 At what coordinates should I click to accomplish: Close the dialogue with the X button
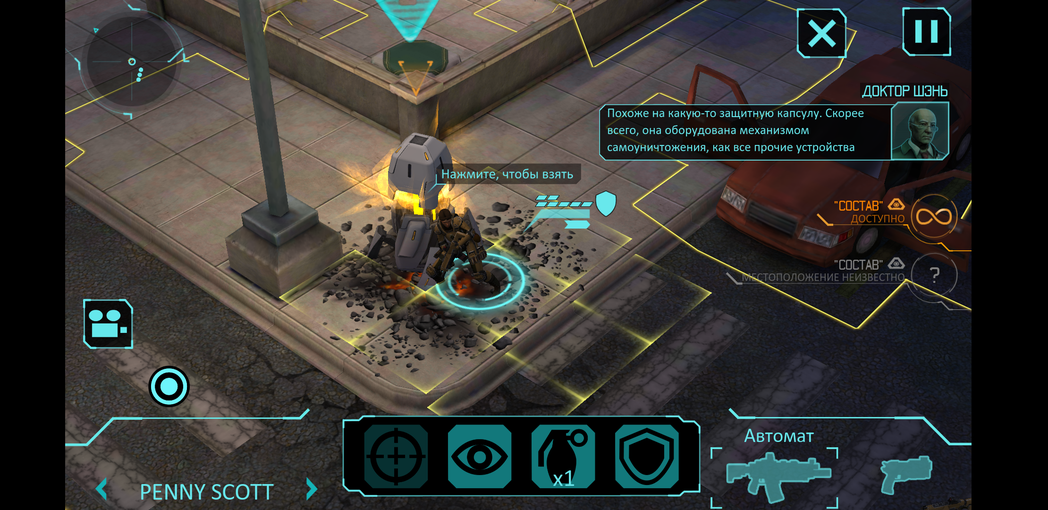click(821, 34)
